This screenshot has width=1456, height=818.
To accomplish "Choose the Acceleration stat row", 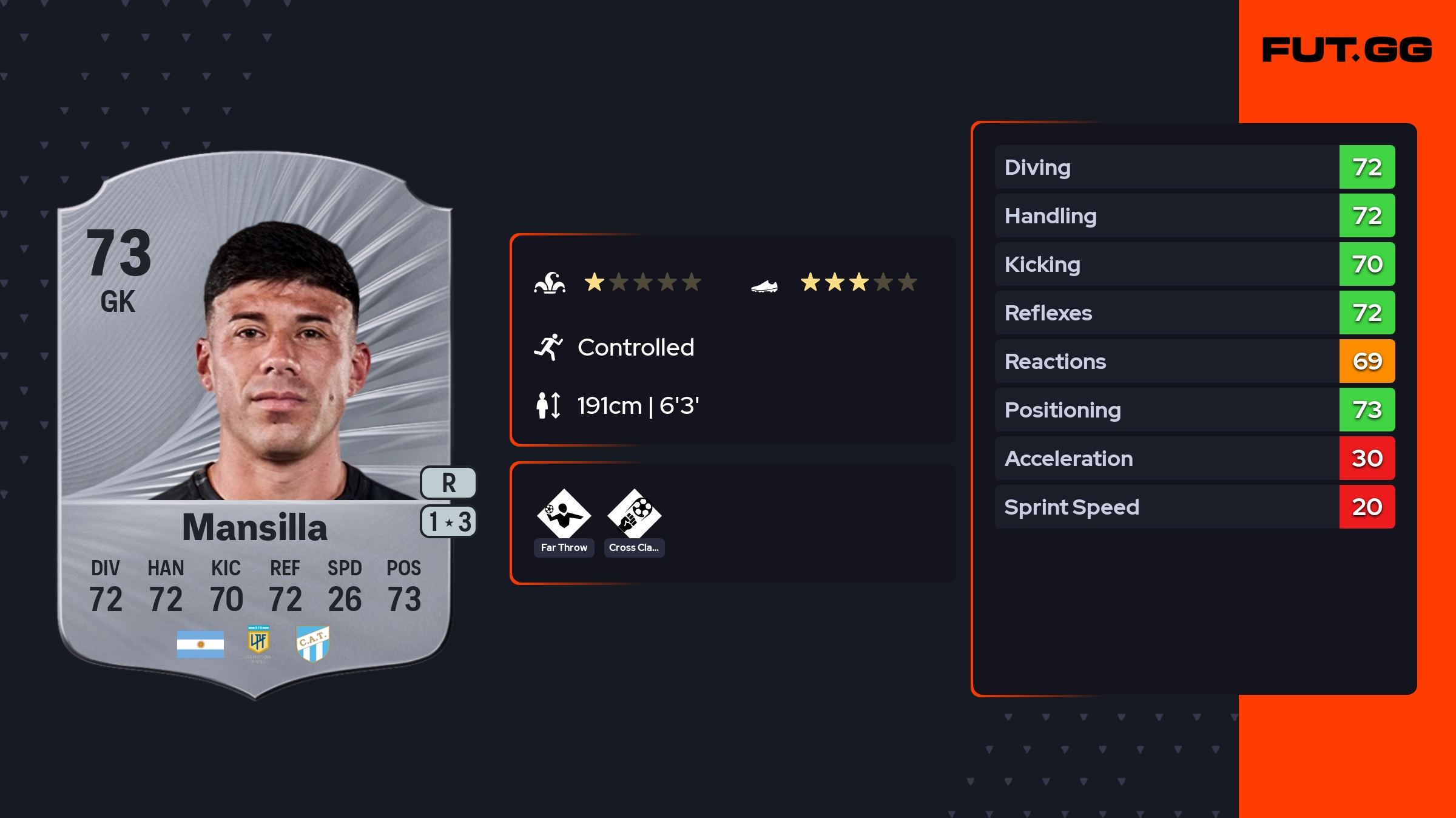I will [1195, 458].
